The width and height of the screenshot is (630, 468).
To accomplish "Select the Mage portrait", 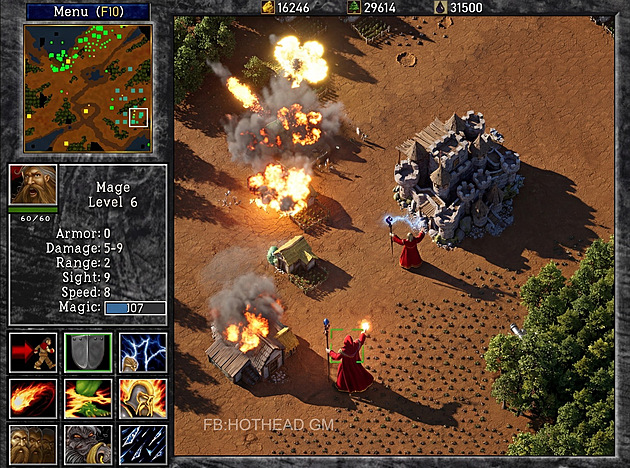I will (x=33, y=187).
